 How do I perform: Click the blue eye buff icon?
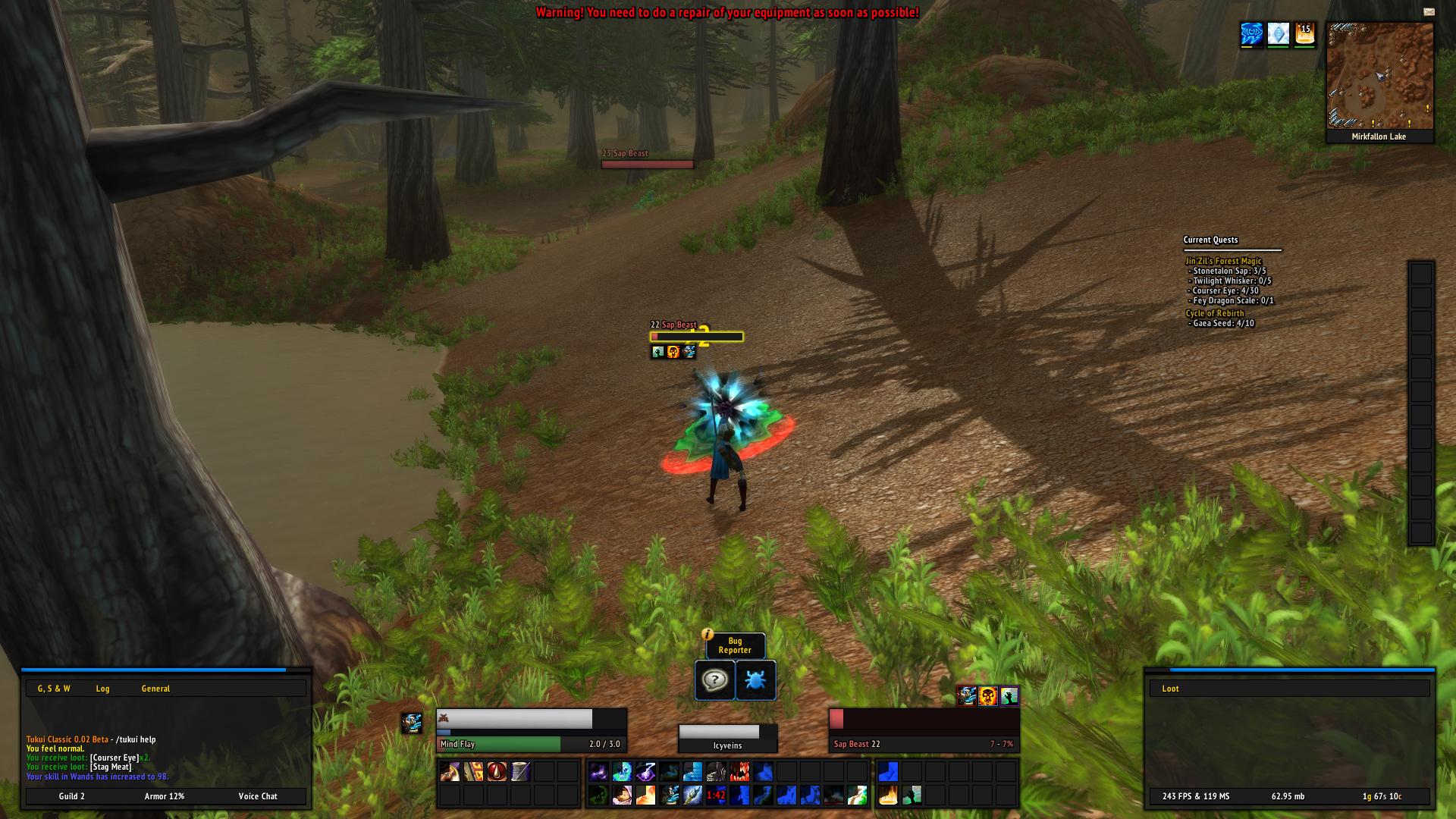point(1252,34)
